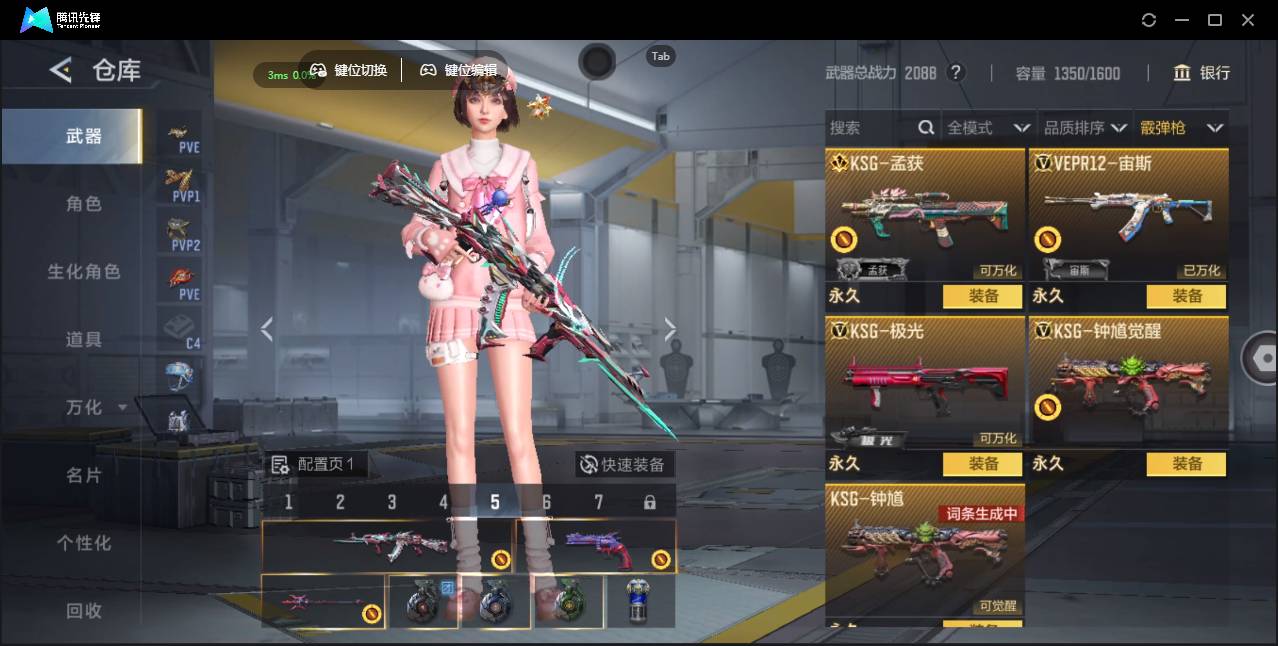Viewport: 1278px width, 646px height.
Task: Open the 回收 section
Action: tap(84, 610)
